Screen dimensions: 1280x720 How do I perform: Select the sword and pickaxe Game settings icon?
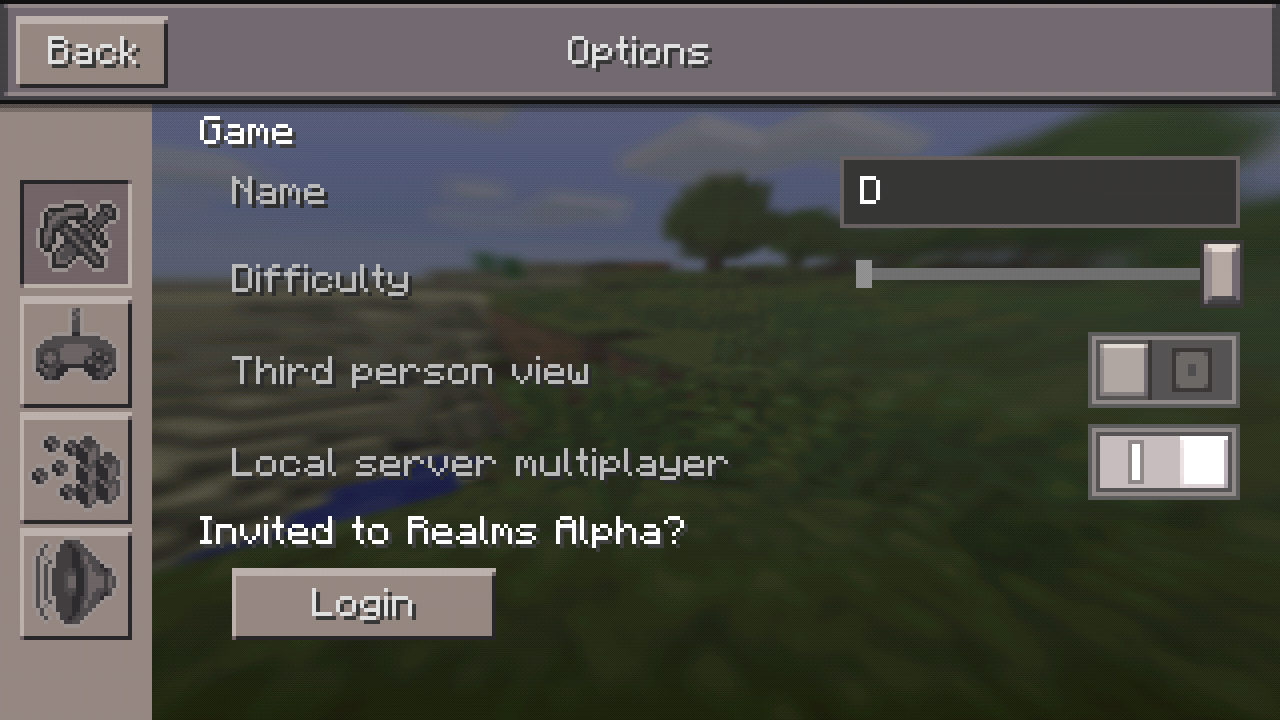click(x=75, y=235)
